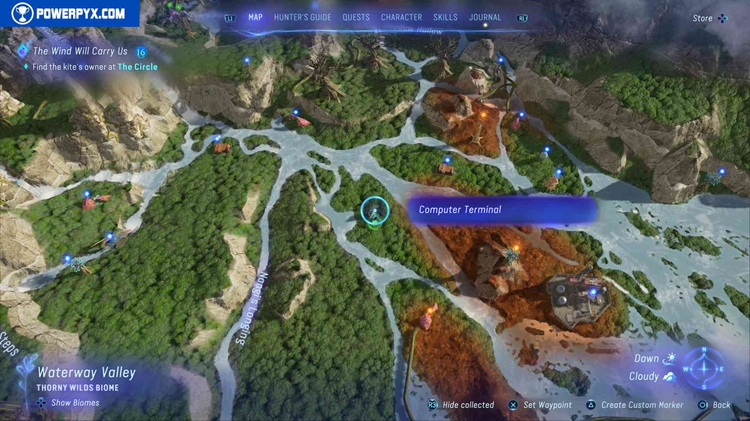Open the Quests tab
The height and width of the screenshot is (421, 750).
tap(356, 17)
